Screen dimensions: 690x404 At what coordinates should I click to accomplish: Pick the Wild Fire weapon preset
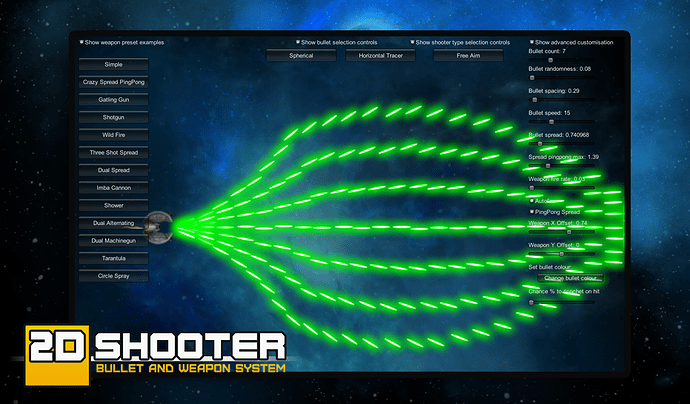coord(113,135)
